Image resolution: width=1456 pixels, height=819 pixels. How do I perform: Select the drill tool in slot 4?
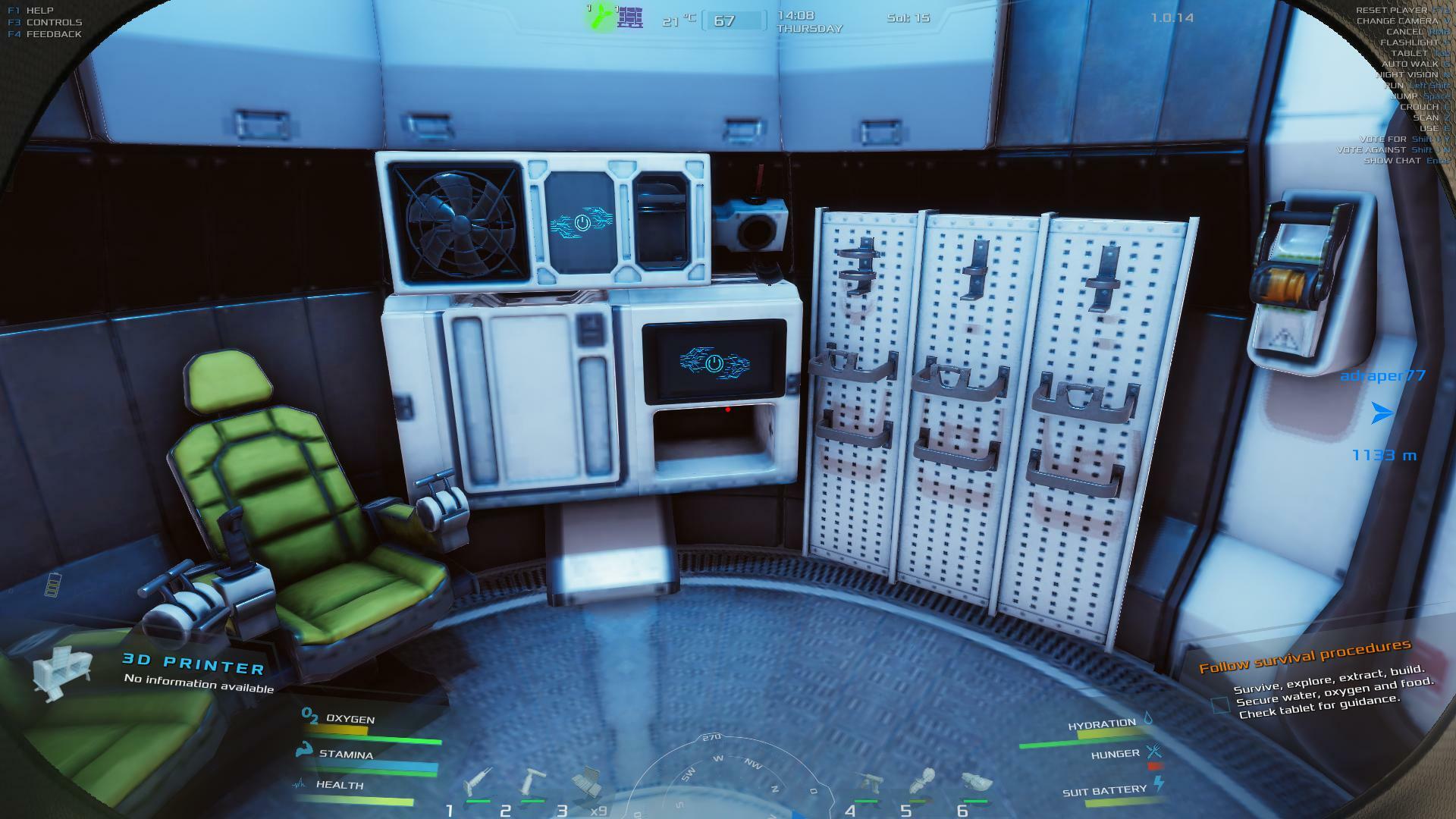[870, 783]
